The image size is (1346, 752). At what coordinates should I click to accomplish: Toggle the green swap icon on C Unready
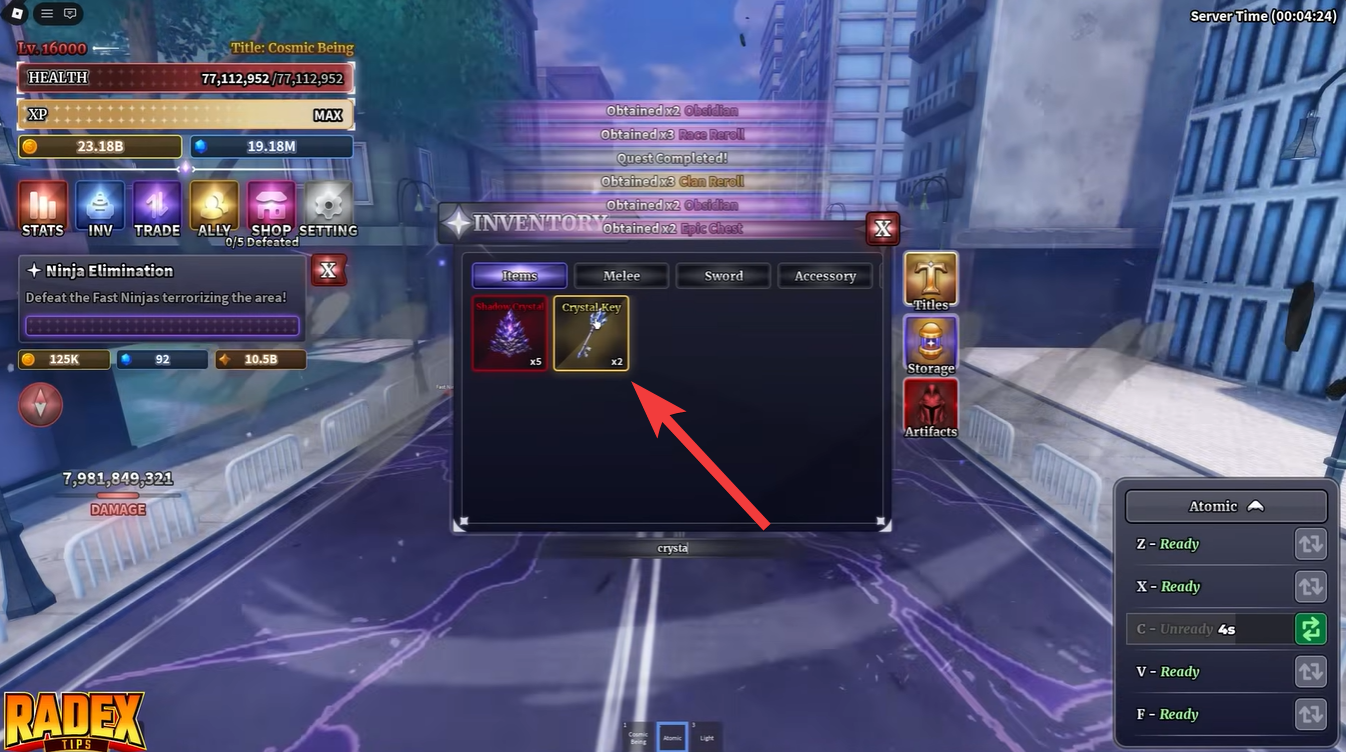tap(1311, 629)
